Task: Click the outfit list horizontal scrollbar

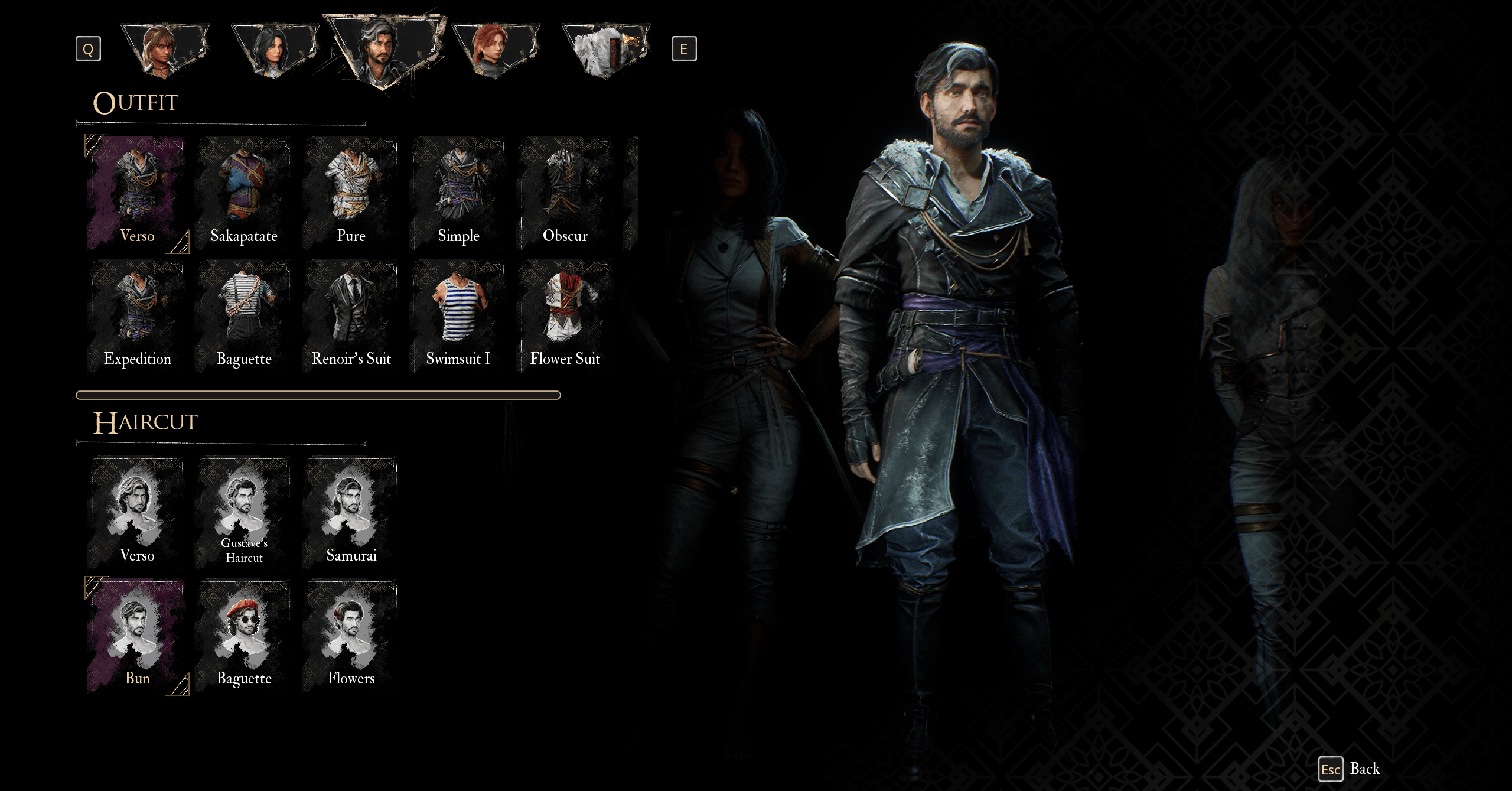Action: click(x=318, y=395)
